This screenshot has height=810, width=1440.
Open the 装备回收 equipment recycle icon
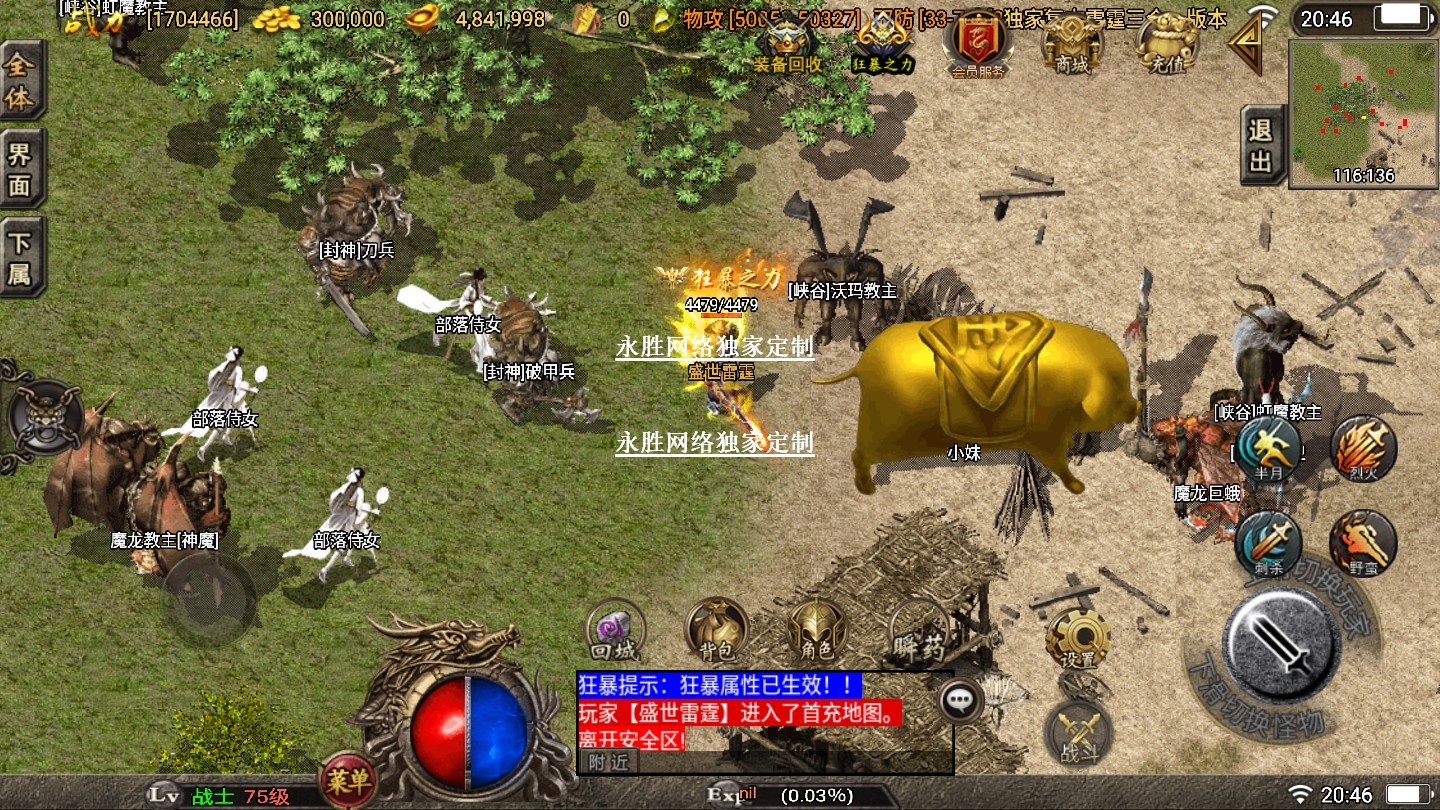788,45
